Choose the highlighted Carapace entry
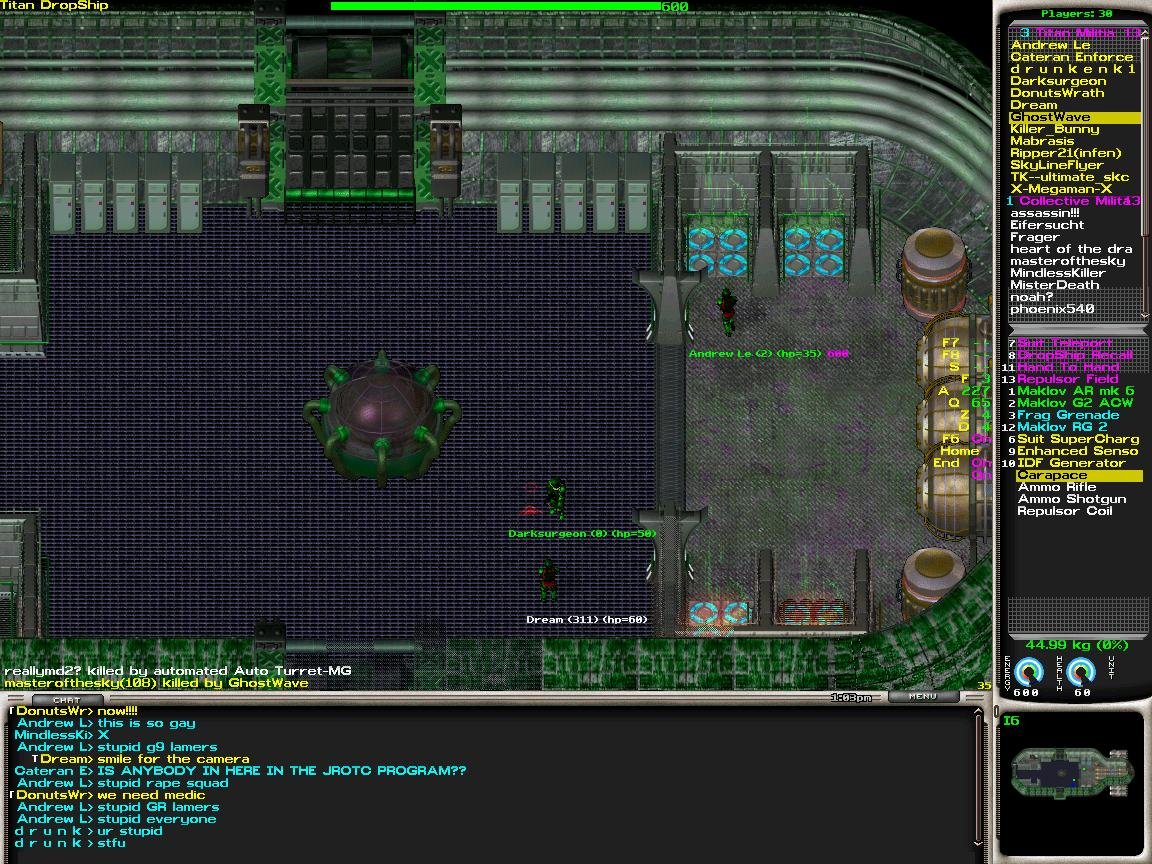 click(x=1051, y=475)
